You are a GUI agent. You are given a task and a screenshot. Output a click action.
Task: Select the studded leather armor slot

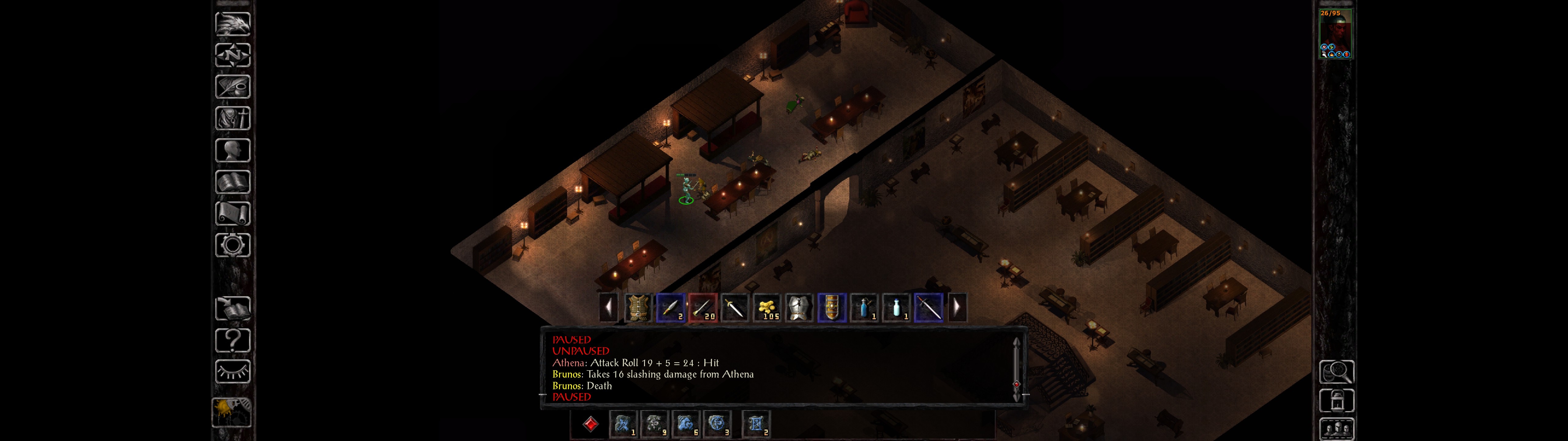point(638,307)
